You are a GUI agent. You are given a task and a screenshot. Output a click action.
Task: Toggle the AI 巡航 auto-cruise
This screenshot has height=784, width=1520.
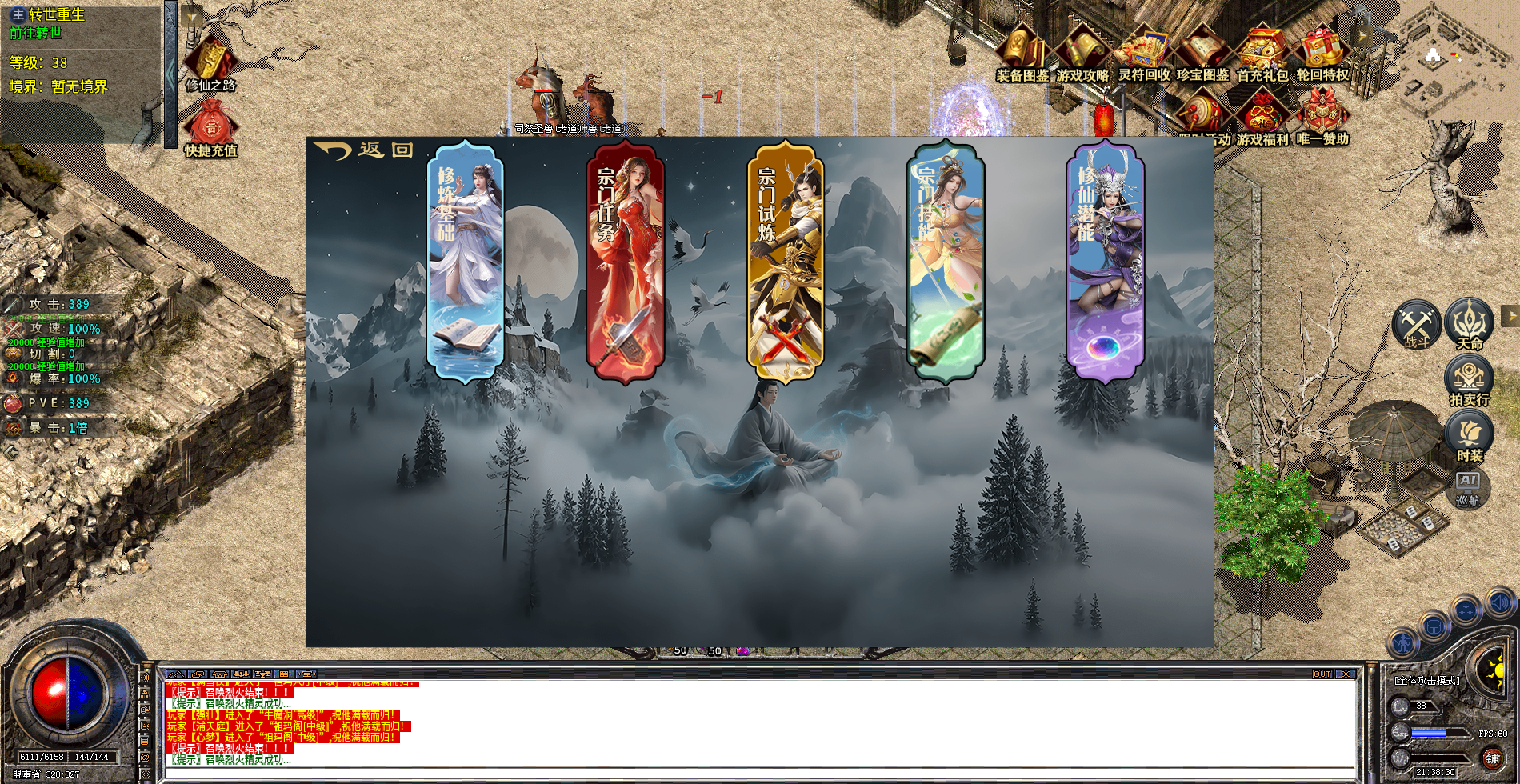click(x=1468, y=487)
